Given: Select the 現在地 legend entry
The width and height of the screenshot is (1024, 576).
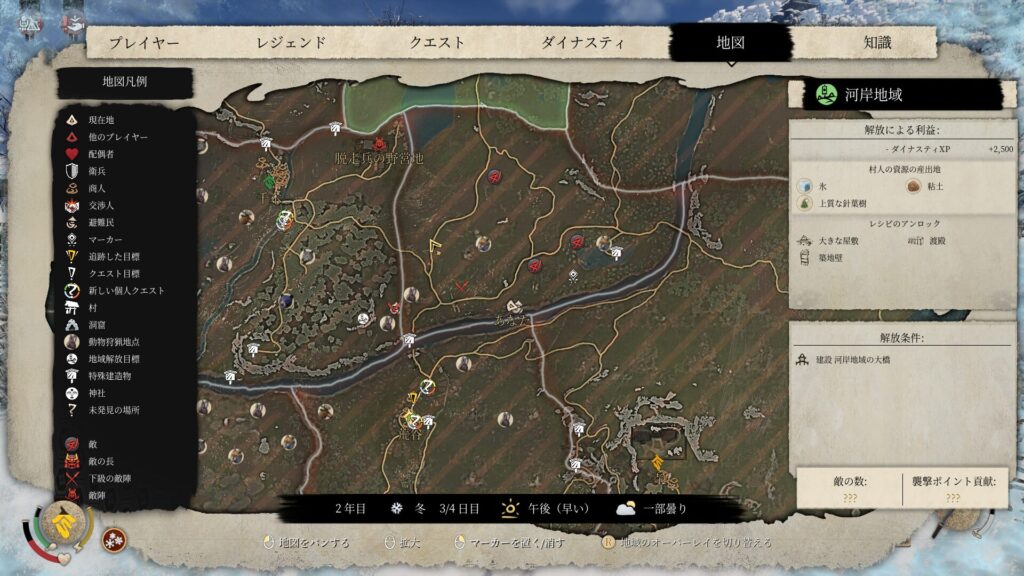Looking at the screenshot, I should [x=102, y=120].
